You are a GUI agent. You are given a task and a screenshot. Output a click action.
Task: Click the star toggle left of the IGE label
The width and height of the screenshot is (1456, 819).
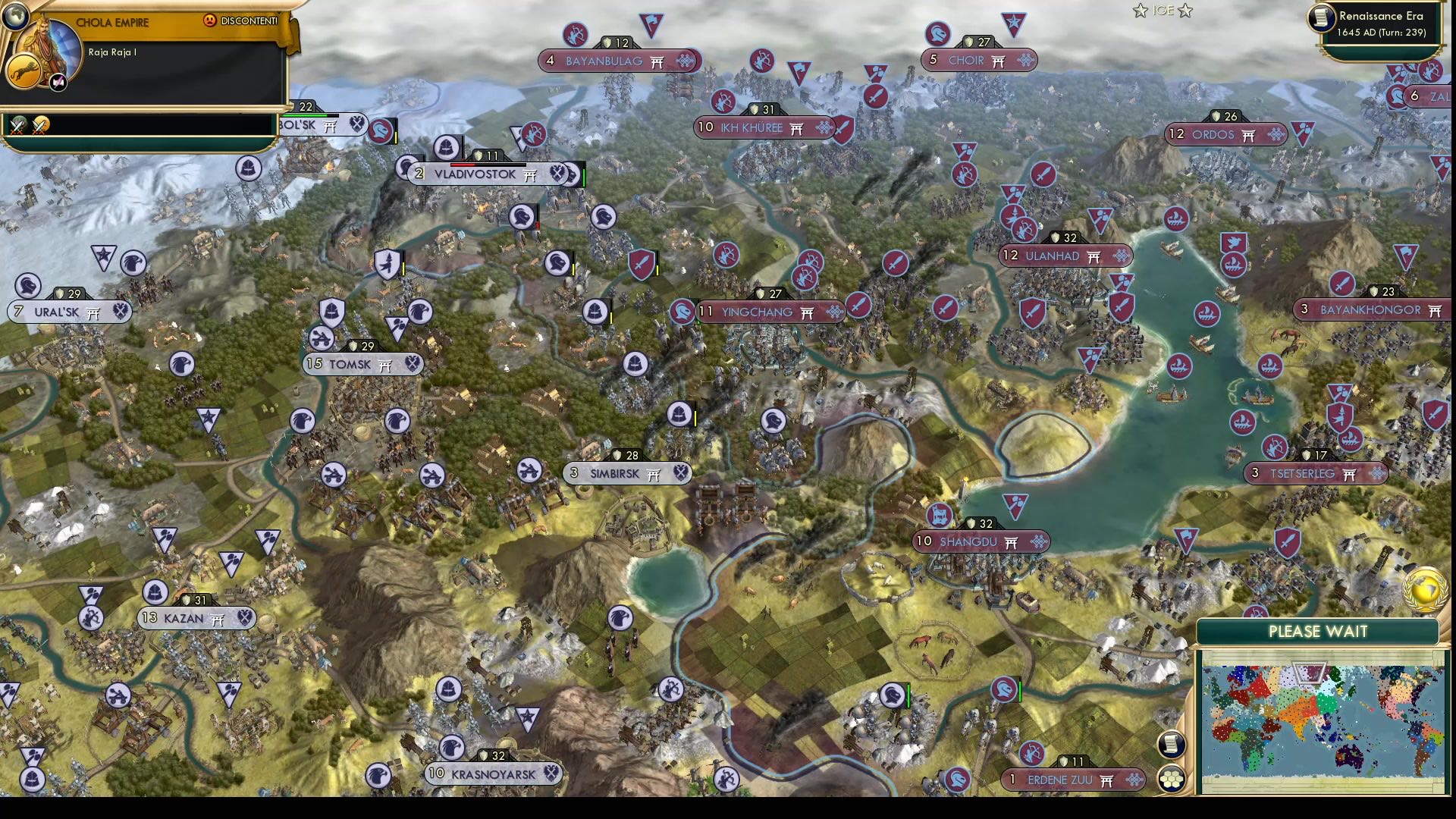[1140, 11]
